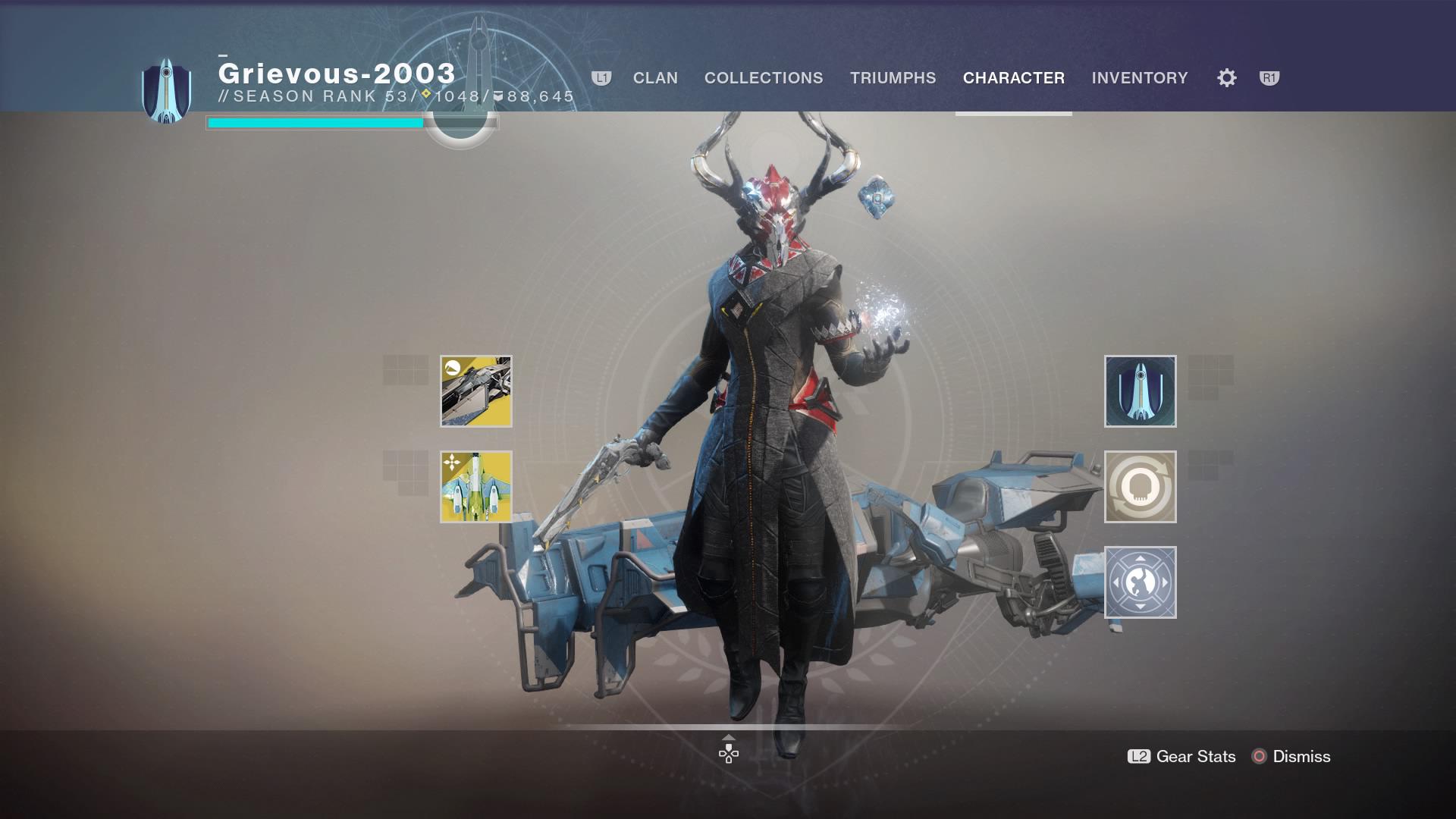Open the settings gear icon
Image resolution: width=1456 pixels, height=819 pixels.
click(x=1225, y=77)
